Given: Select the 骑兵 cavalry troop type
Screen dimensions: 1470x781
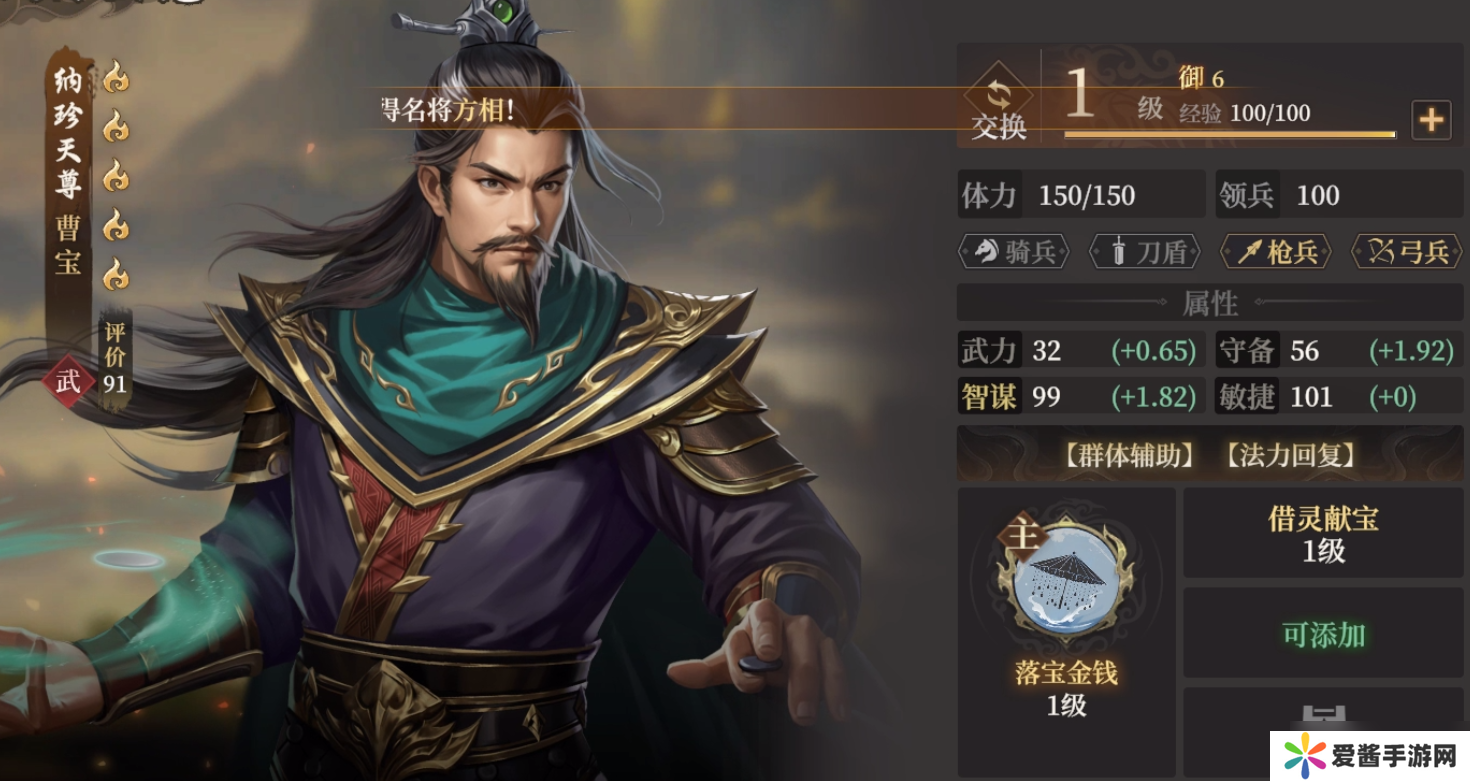Looking at the screenshot, I should tap(1014, 252).
